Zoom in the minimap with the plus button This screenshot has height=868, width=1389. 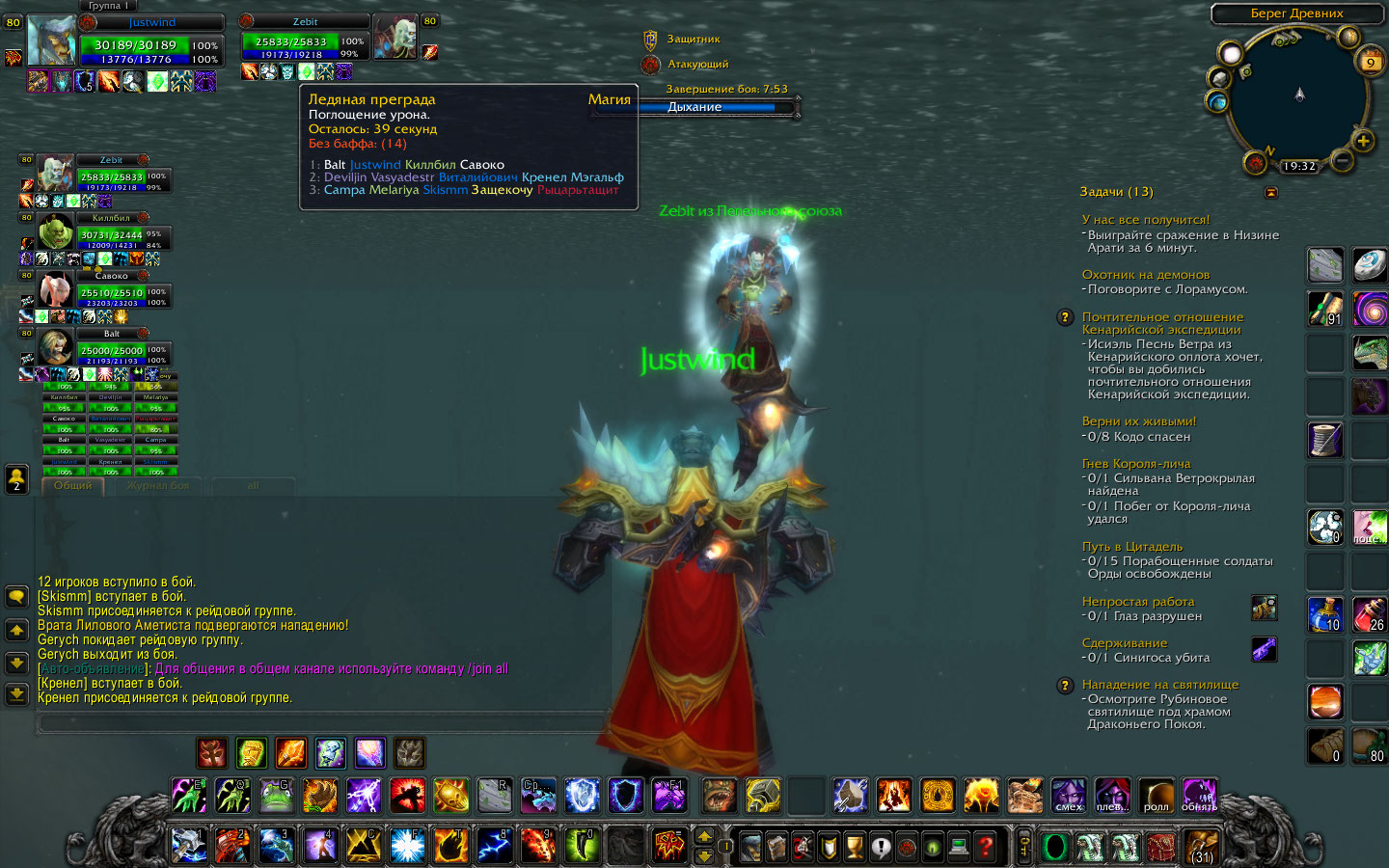[1363, 141]
